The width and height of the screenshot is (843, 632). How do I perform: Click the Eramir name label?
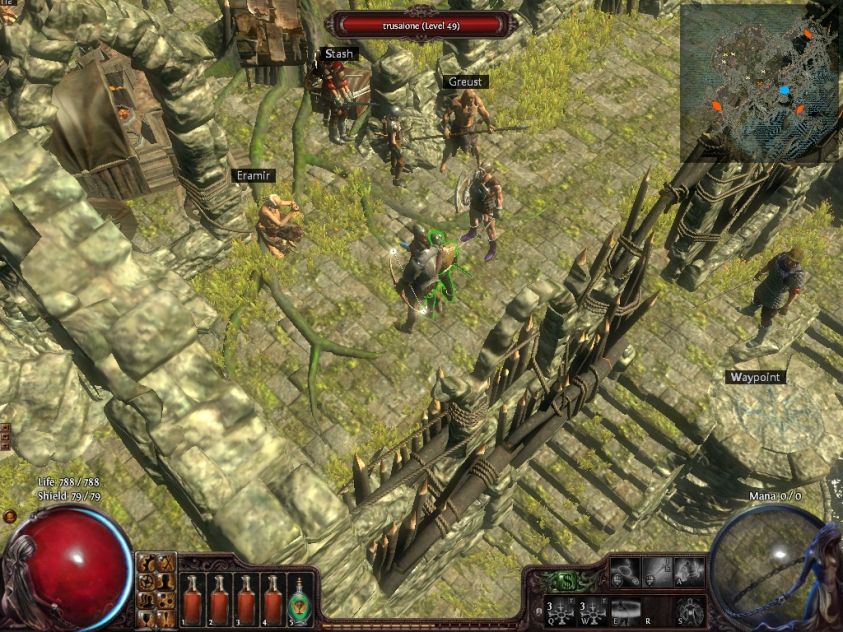coord(253,175)
